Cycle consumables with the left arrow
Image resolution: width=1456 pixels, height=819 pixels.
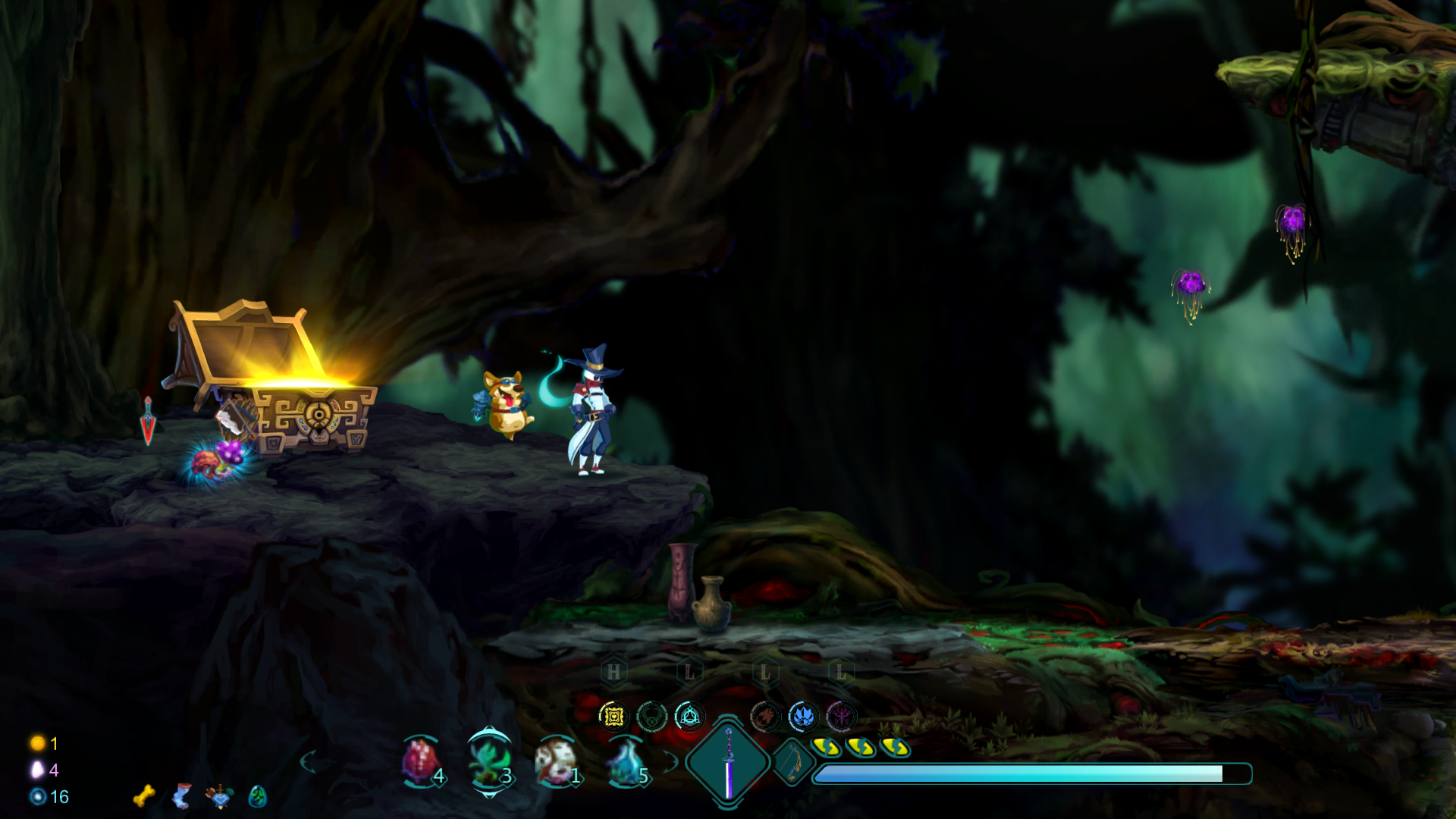tap(308, 761)
